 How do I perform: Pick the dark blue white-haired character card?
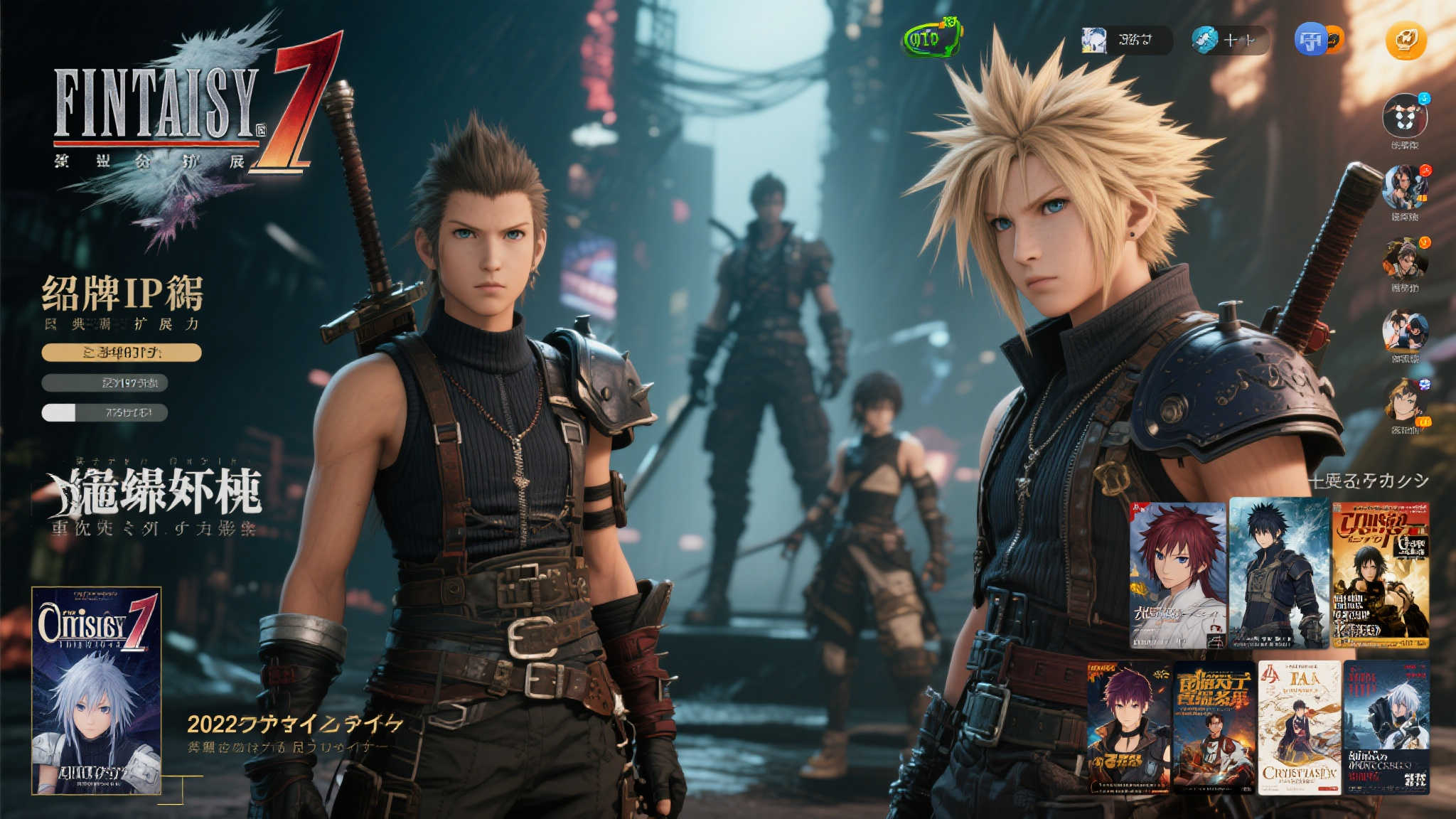pos(1386,727)
